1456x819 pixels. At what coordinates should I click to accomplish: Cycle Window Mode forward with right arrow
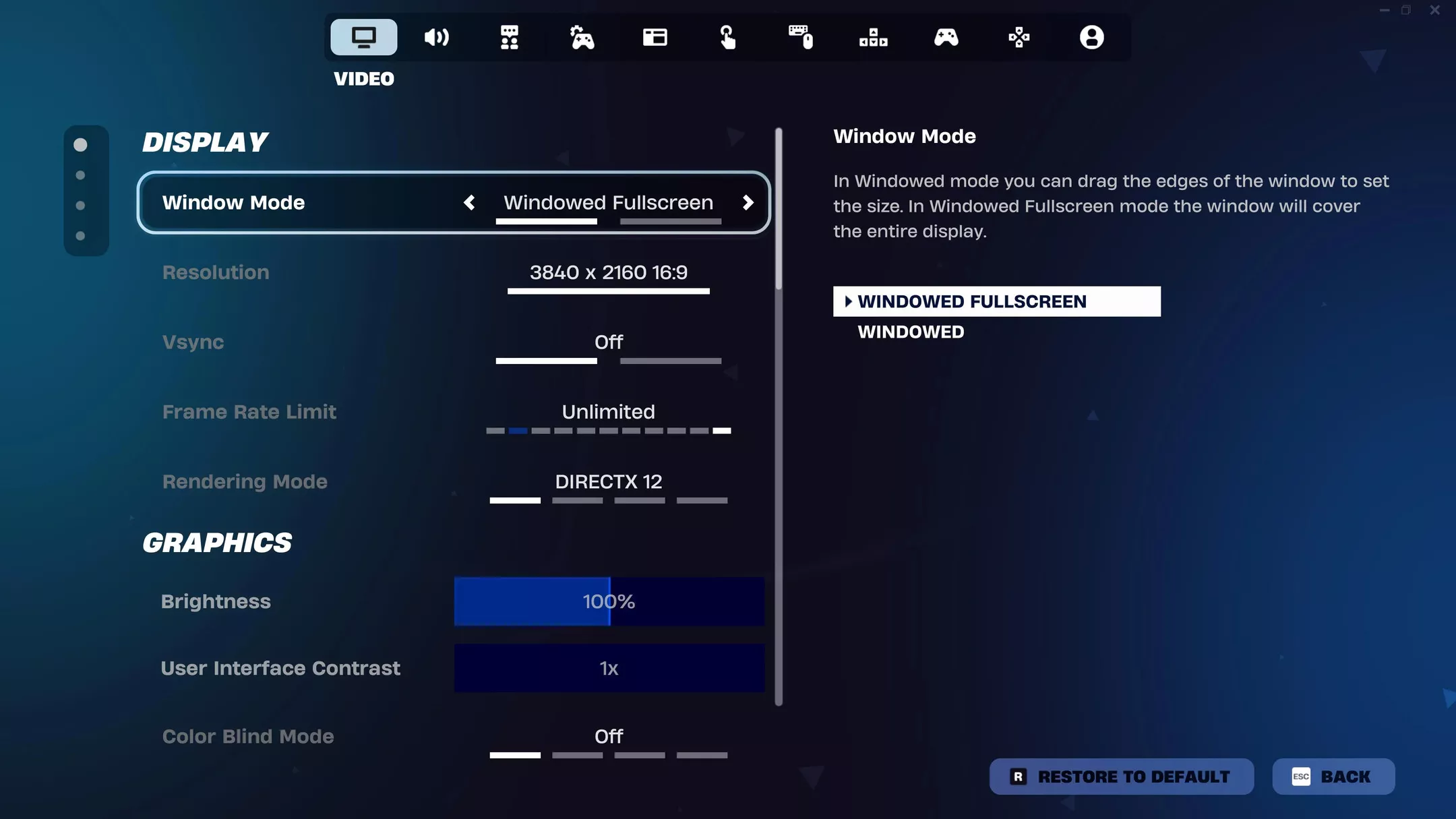(748, 203)
